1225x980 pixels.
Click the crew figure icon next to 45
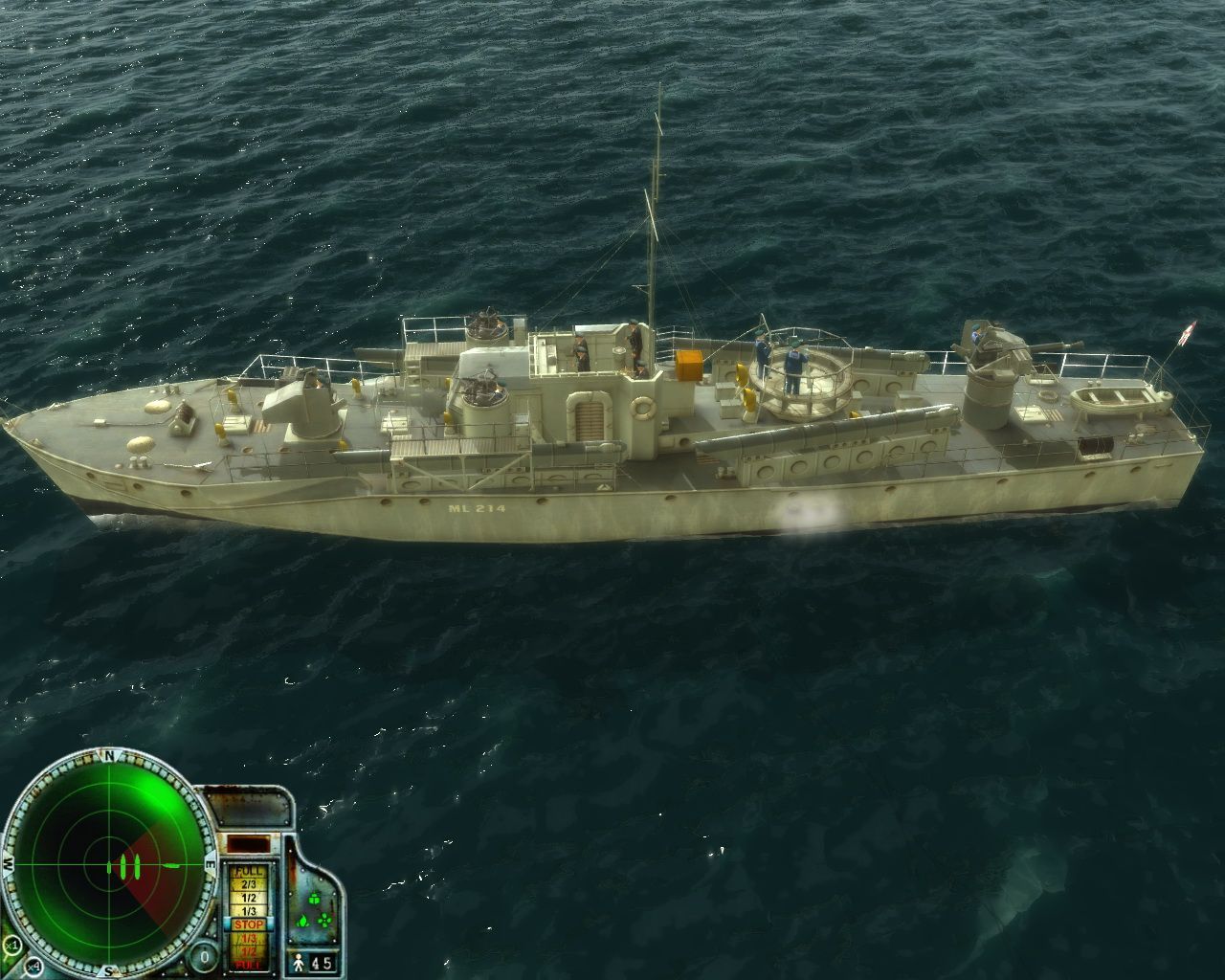[298, 965]
